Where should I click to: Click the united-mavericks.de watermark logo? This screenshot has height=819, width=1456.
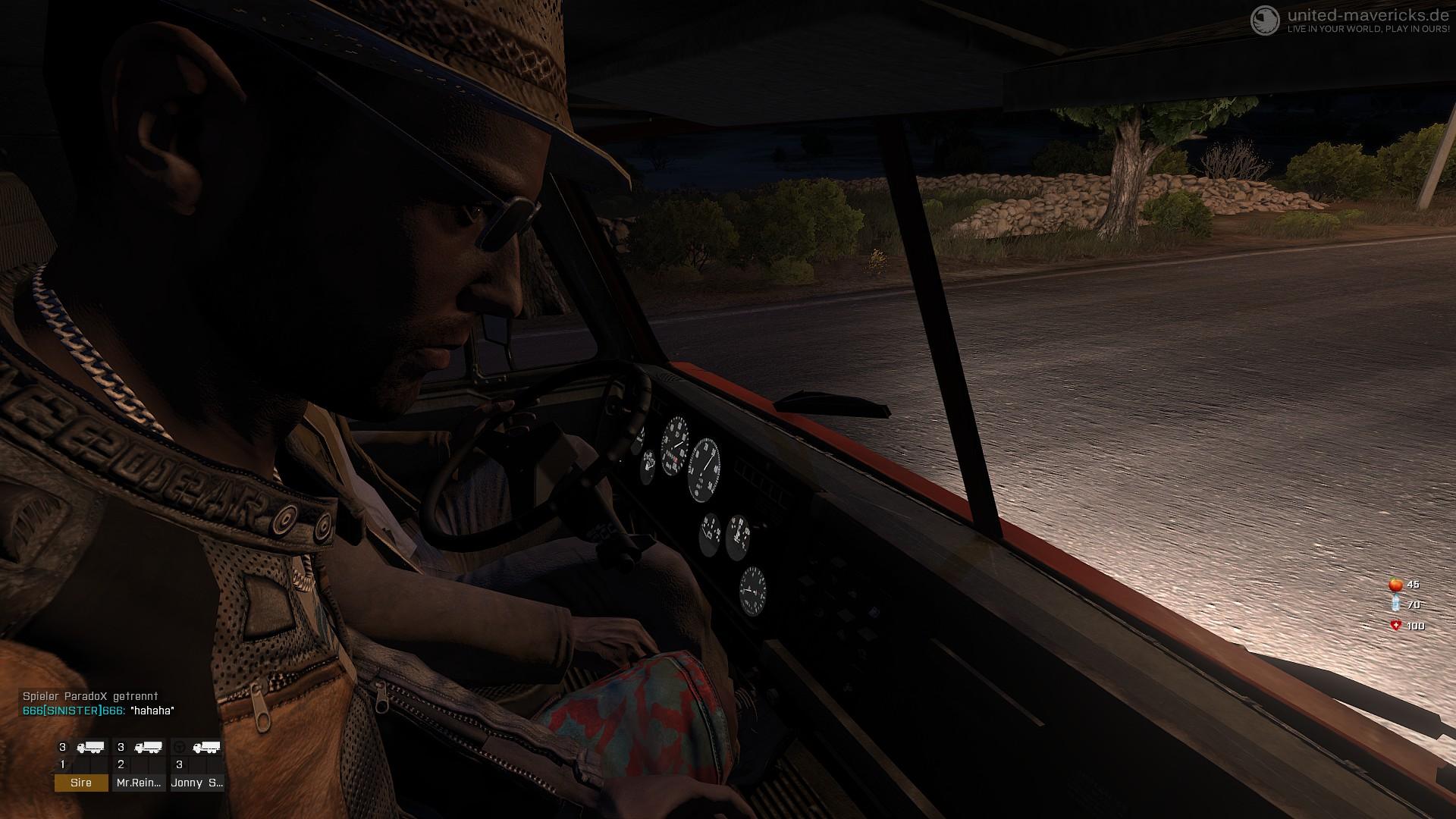tap(1265, 20)
